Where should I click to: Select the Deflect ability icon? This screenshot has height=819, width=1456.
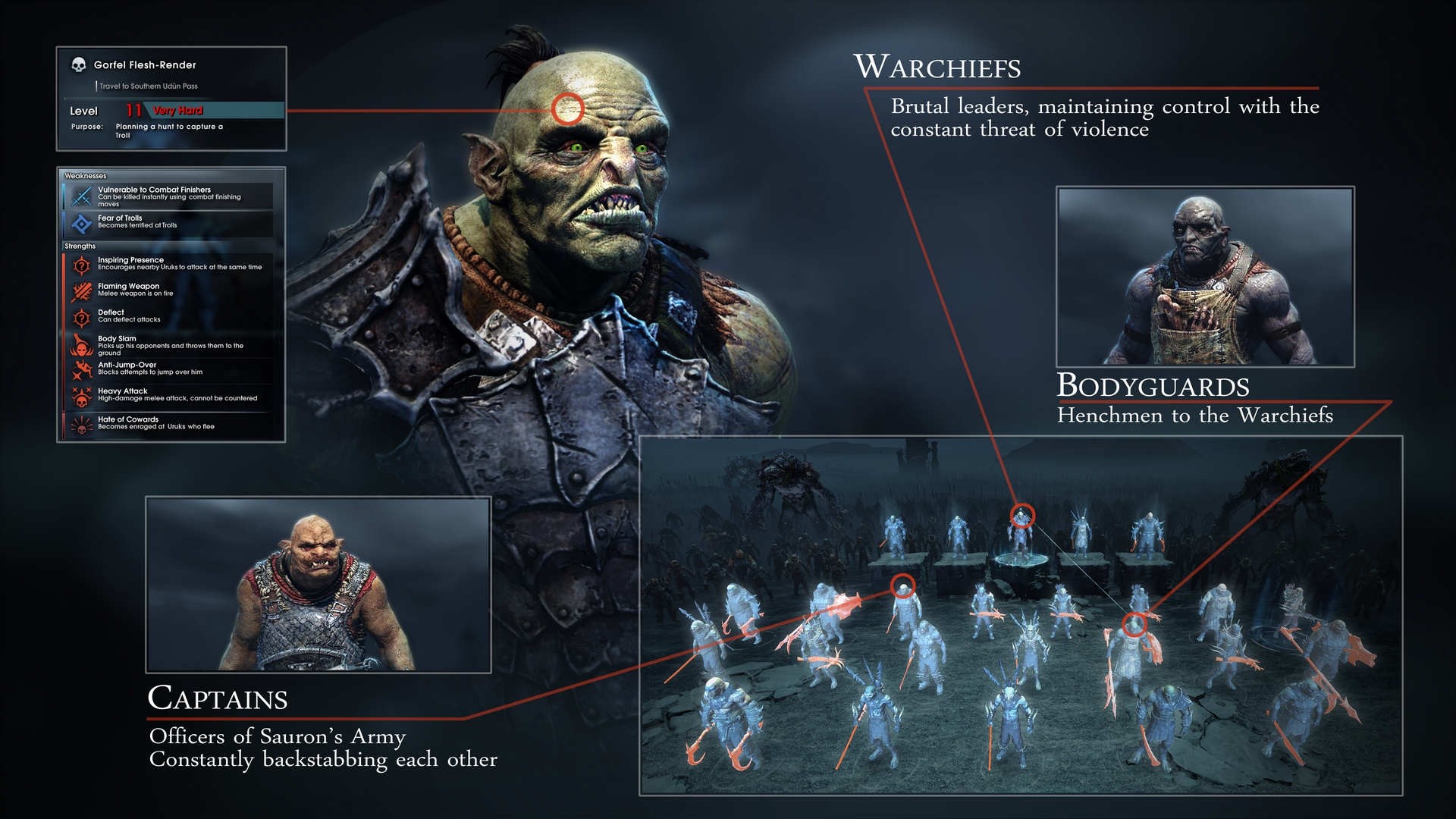[83, 318]
